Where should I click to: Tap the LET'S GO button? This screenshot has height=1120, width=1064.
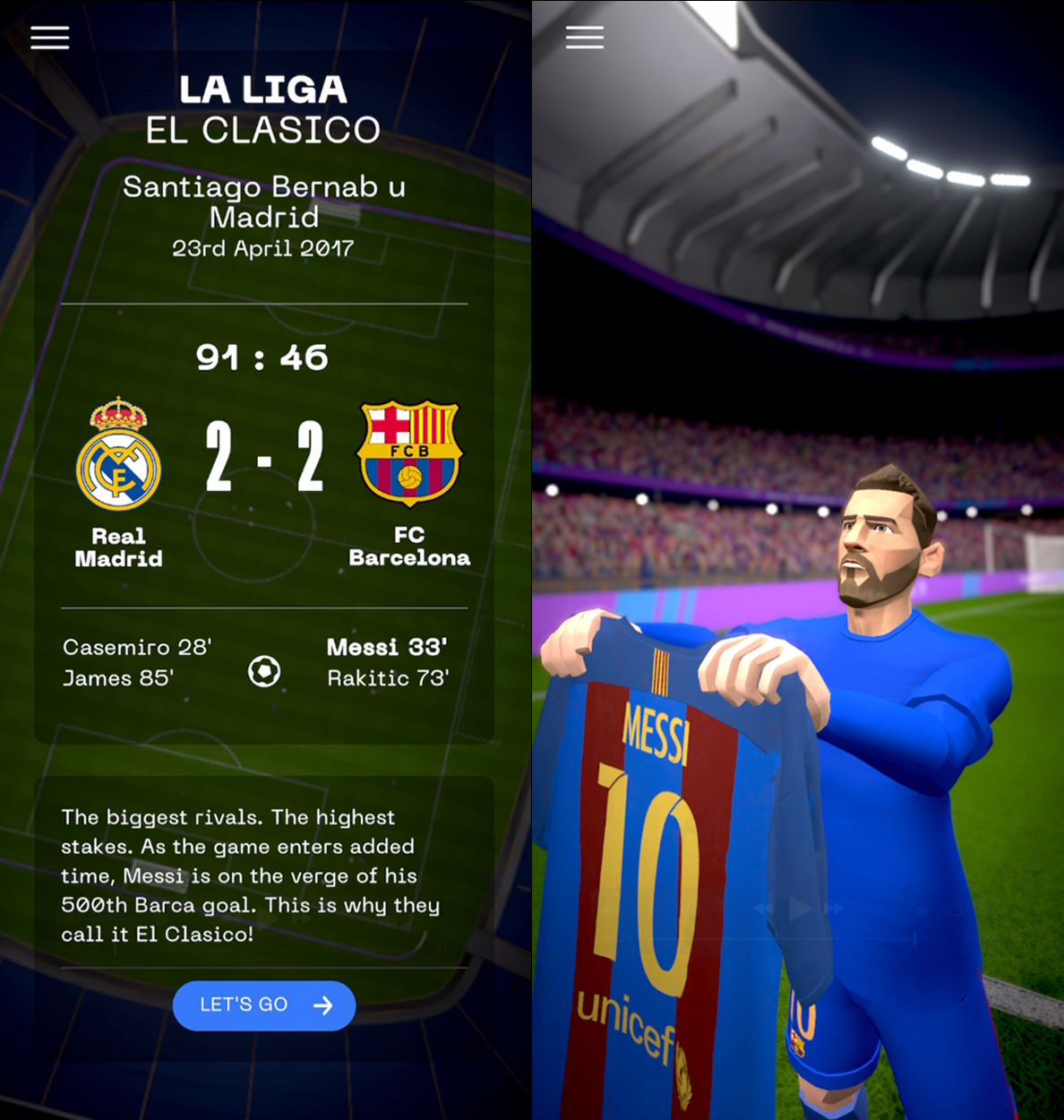point(264,1005)
